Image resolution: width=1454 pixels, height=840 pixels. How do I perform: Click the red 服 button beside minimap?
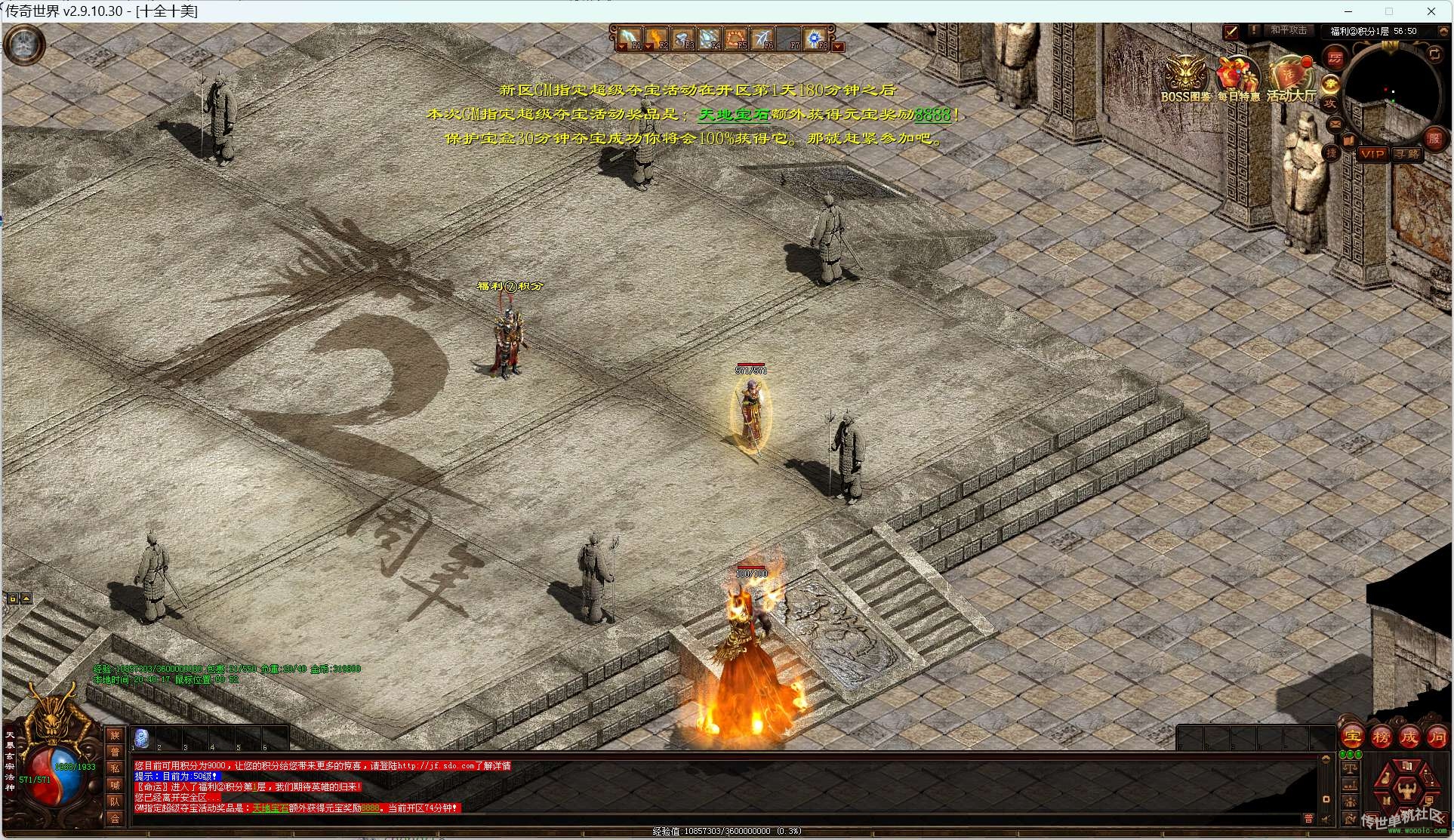(x=1433, y=138)
